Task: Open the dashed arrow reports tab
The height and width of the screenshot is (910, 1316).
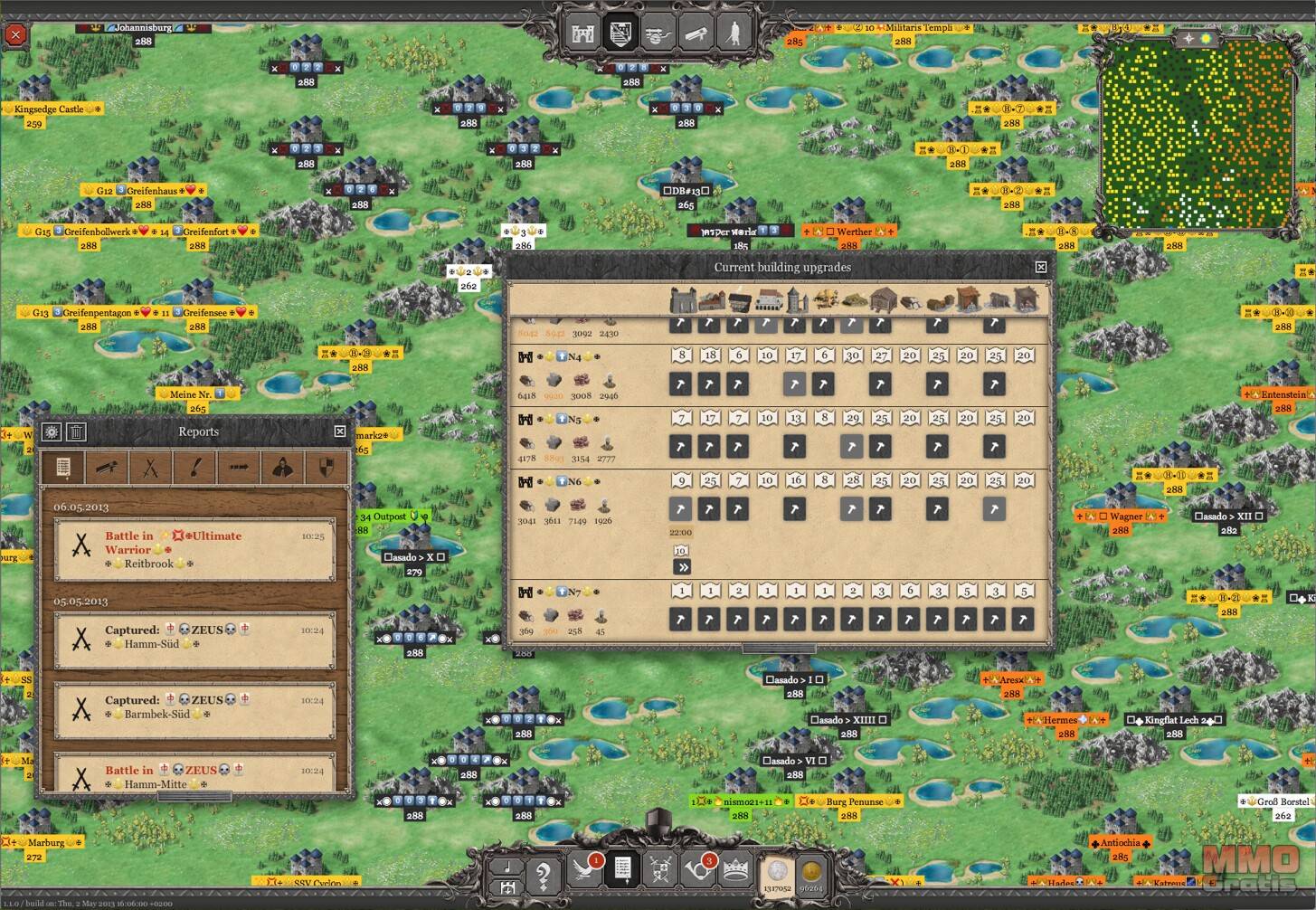Action: point(239,468)
